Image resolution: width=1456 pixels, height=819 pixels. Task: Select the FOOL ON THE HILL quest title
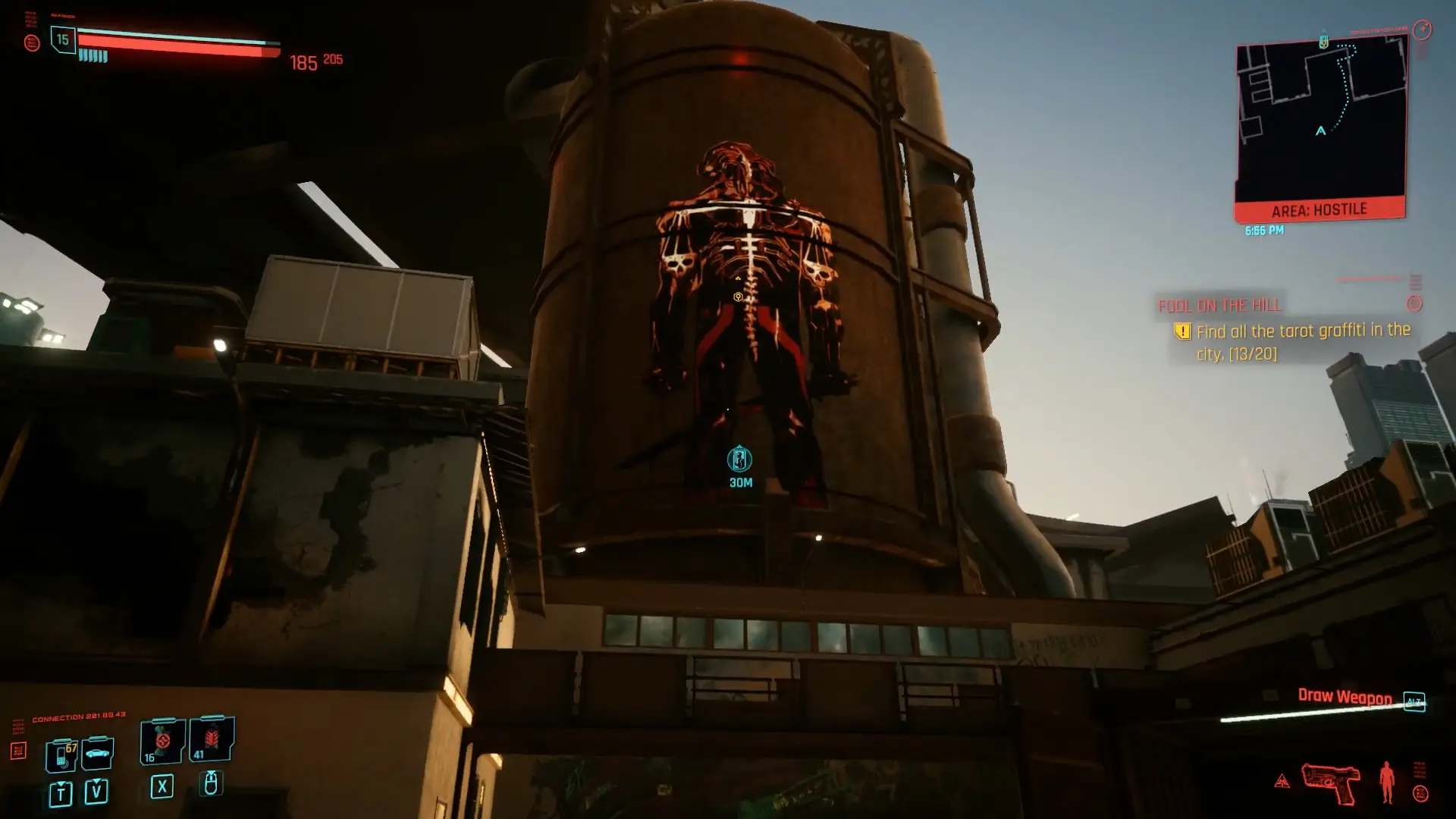coord(1218,306)
